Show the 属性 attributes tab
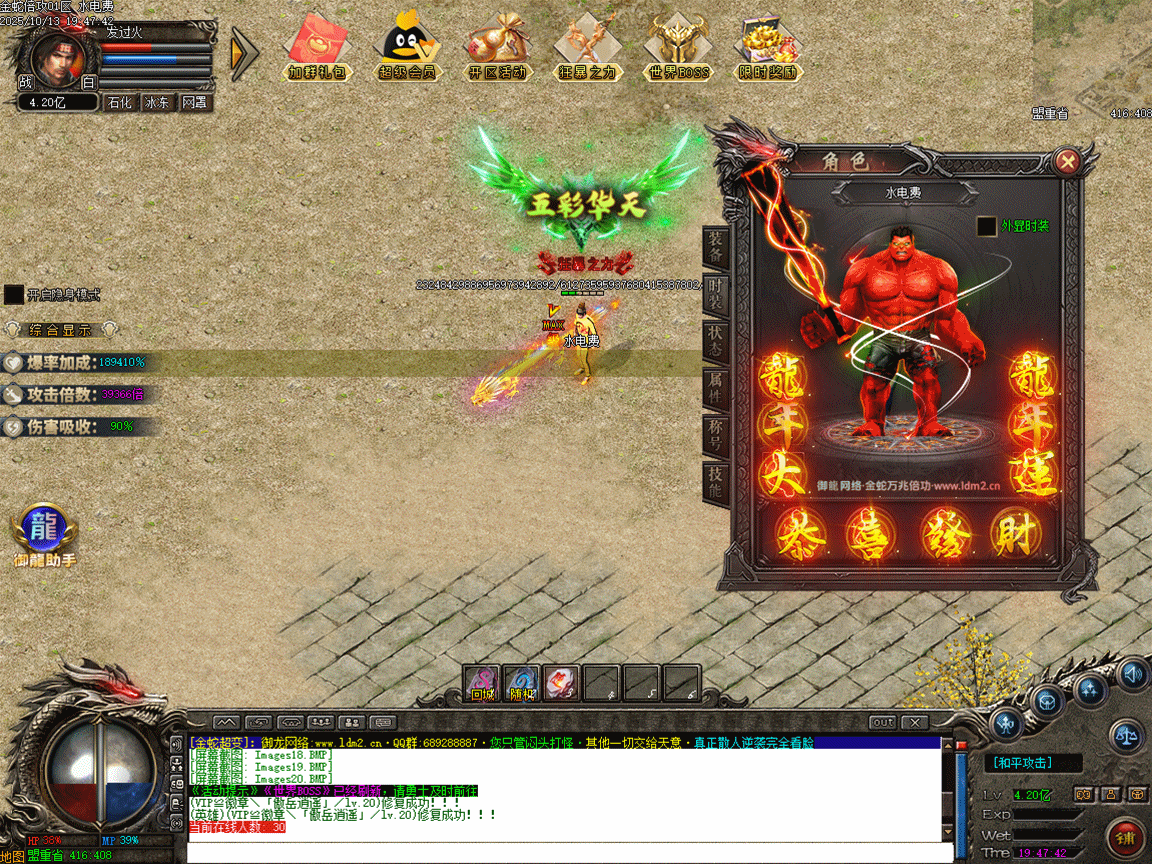This screenshot has width=1152, height=864. (716, 385)
